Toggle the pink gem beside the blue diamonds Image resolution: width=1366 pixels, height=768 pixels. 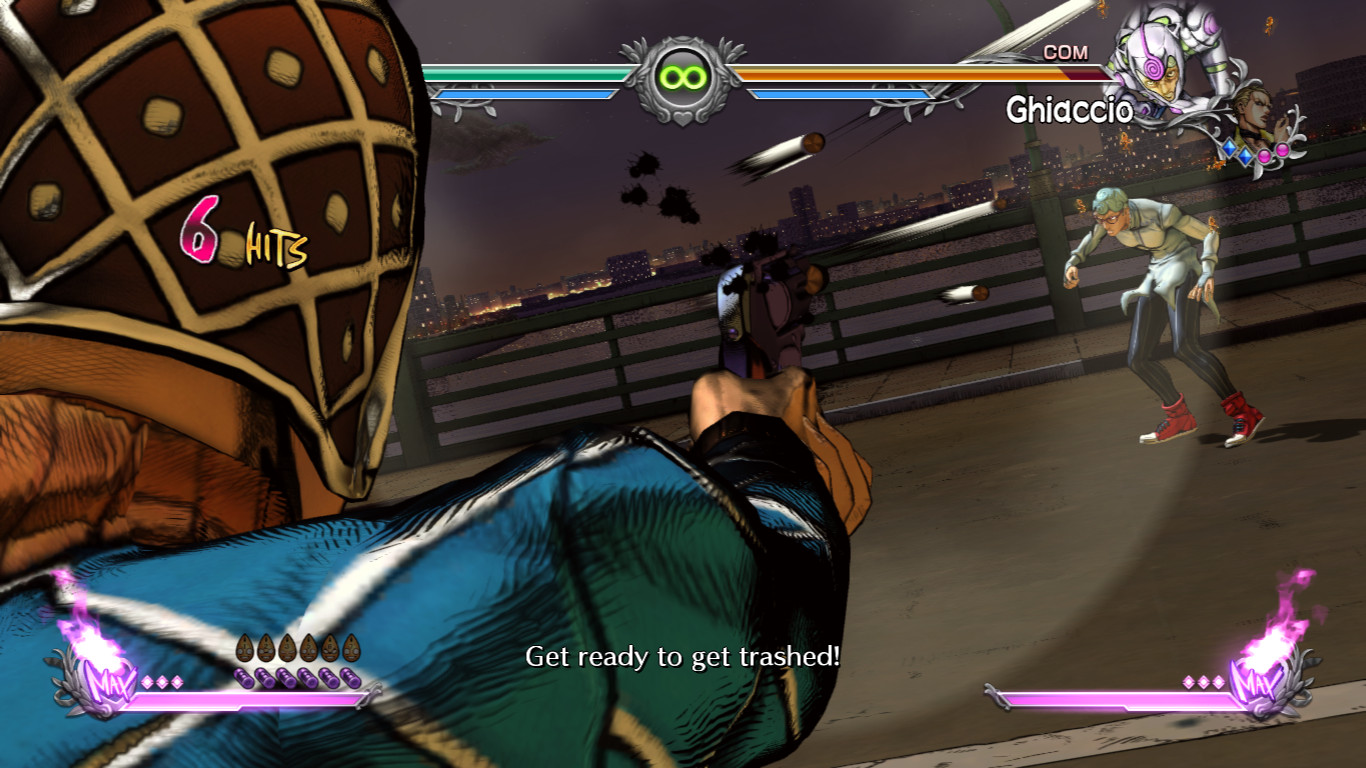pos(1264,155)
